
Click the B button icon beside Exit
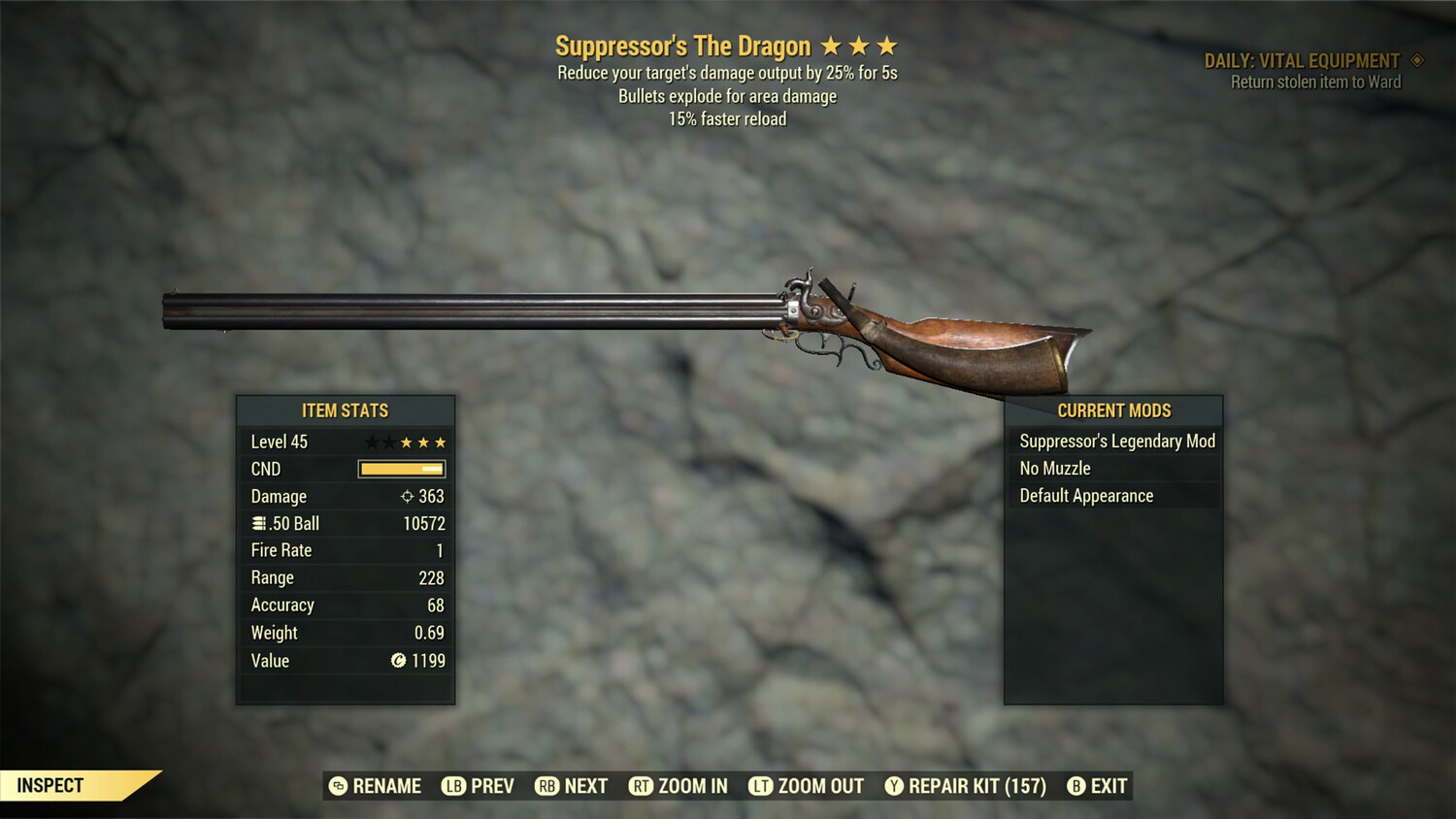pyautogui.click(x=1075, y=786)
